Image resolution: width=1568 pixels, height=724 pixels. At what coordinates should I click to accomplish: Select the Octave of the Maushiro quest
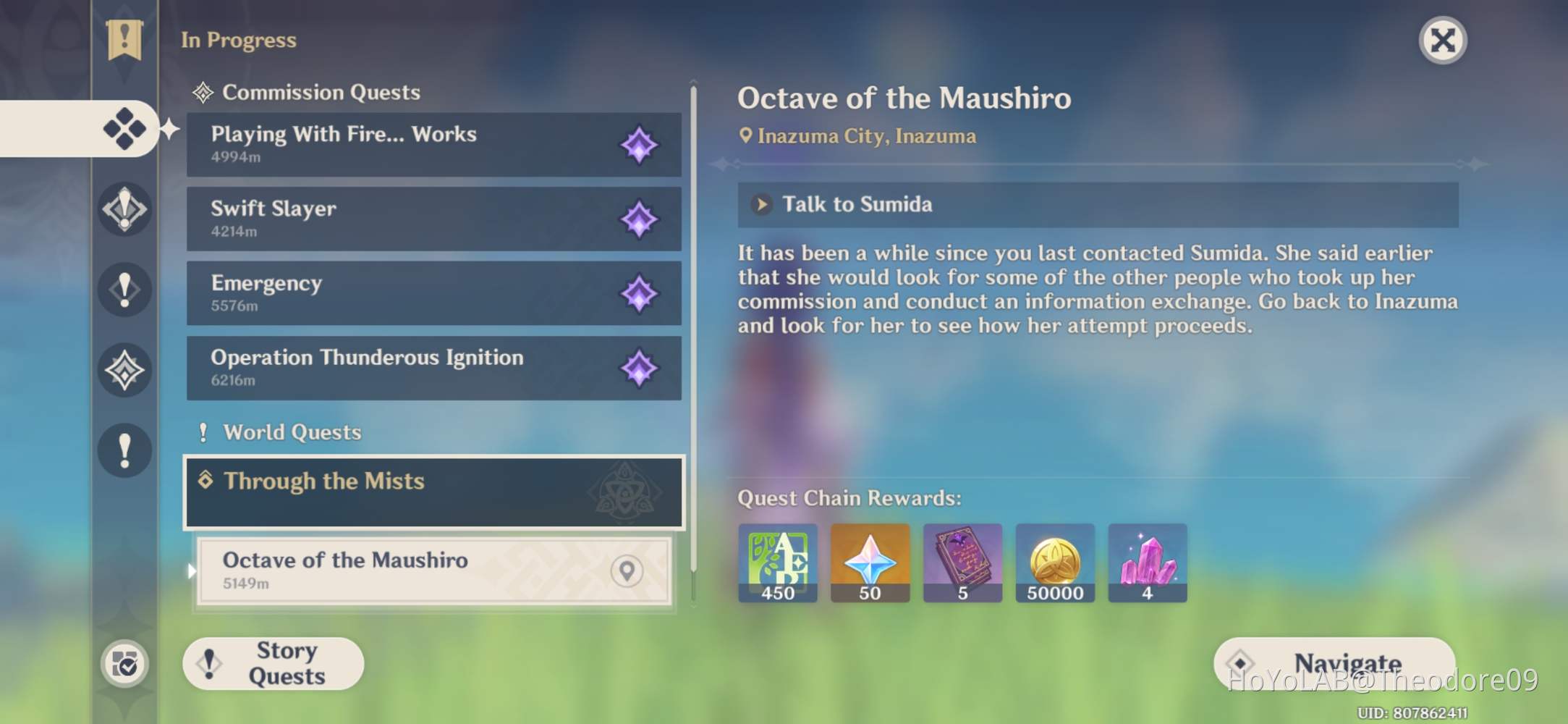405,571
